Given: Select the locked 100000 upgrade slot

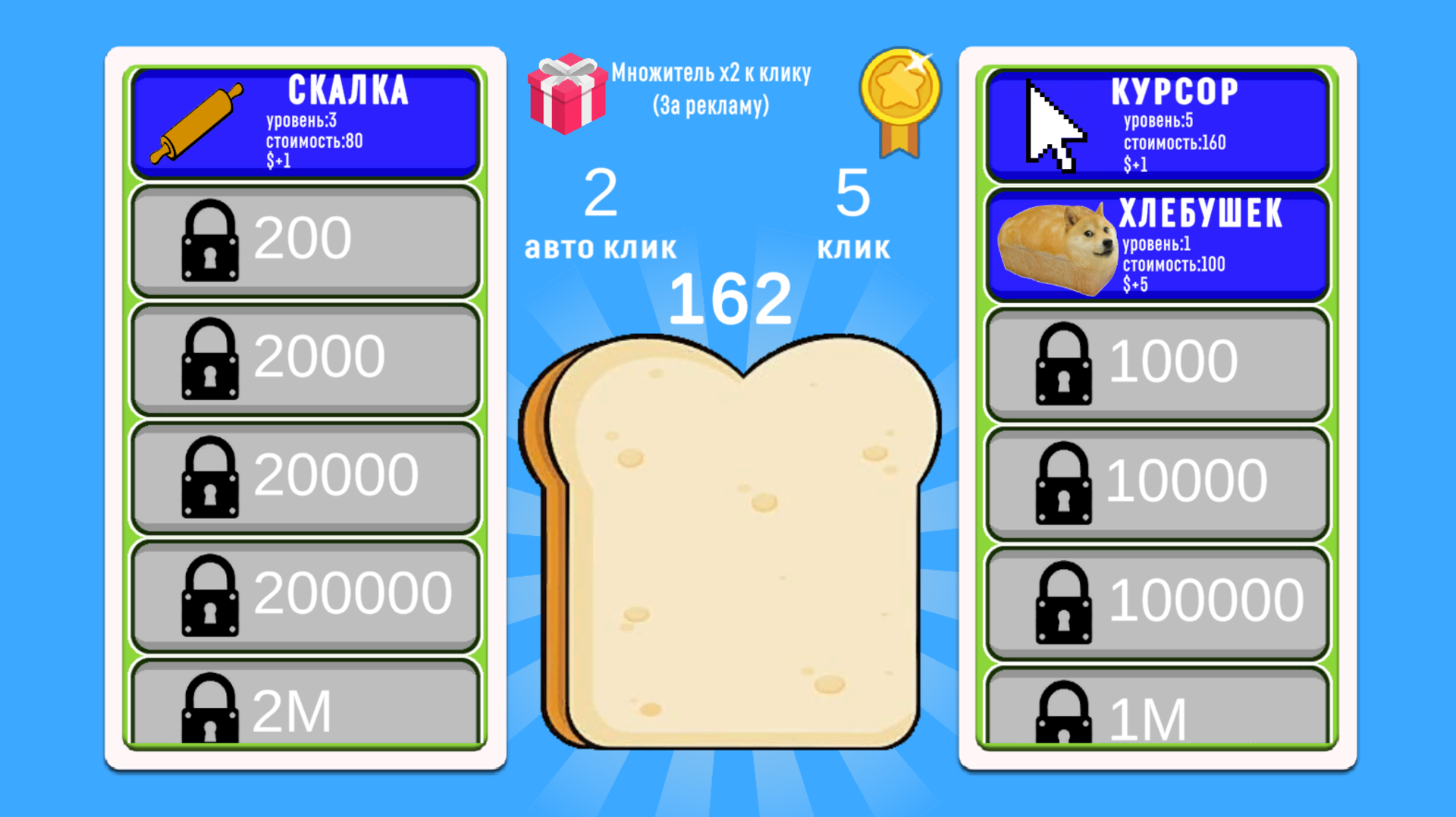Looking at the screenshot, I should tap(1156, 603).
